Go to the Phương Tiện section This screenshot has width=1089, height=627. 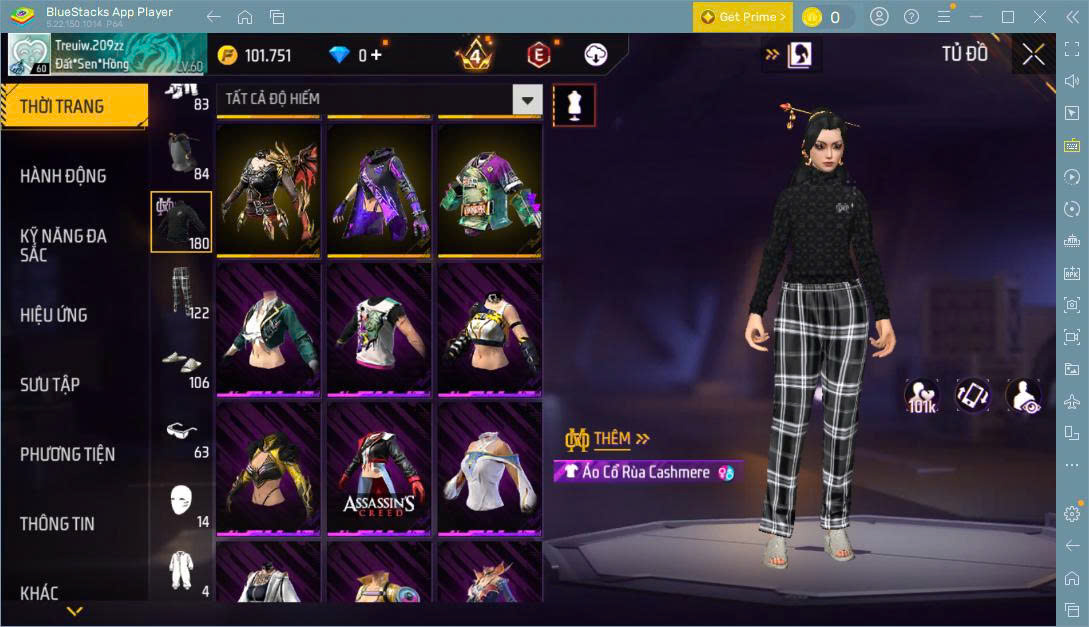[x=67, y=454]
